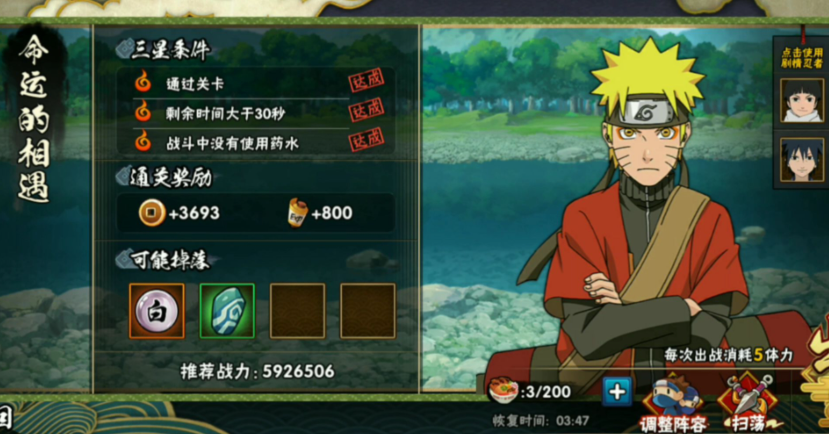
Task: Select the white 白 orb drop item
Action: [x=157, y=311]
